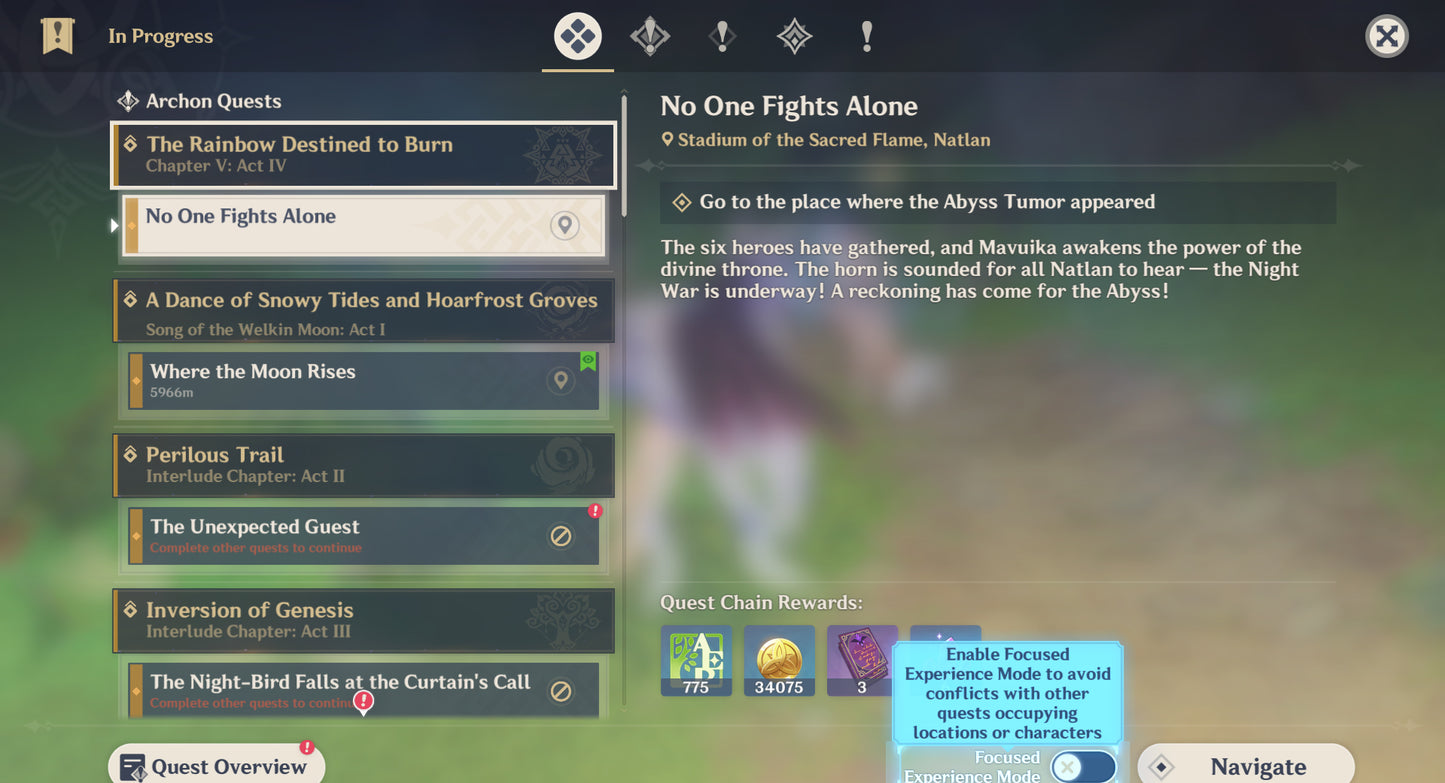The height and width of the screenshot is (783, 1445).
Task: Open A Dance of Snowy Tides and Hoarfrost Groves
Action: tap(363, 311)
